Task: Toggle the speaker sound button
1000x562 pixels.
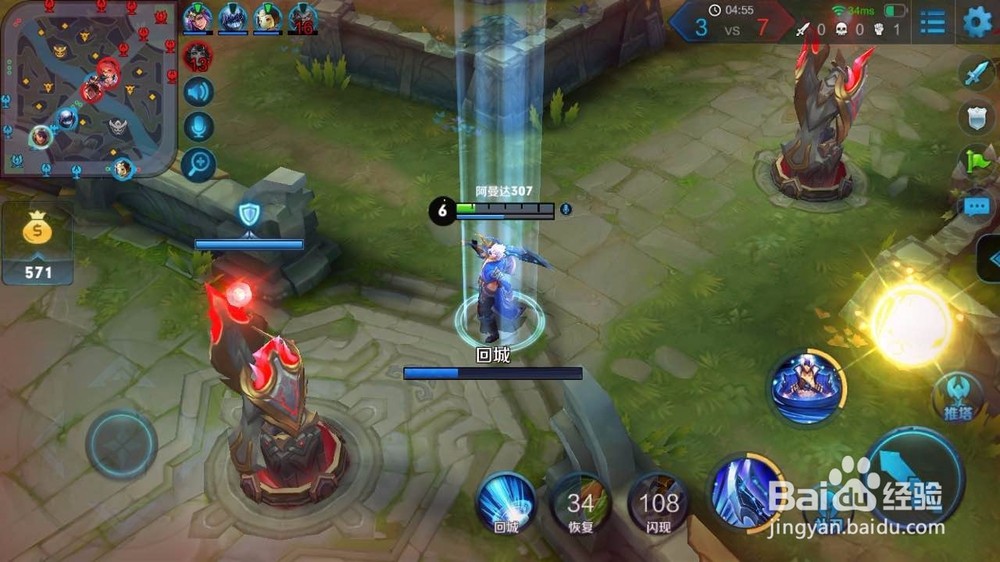Action: click(199, 93)
